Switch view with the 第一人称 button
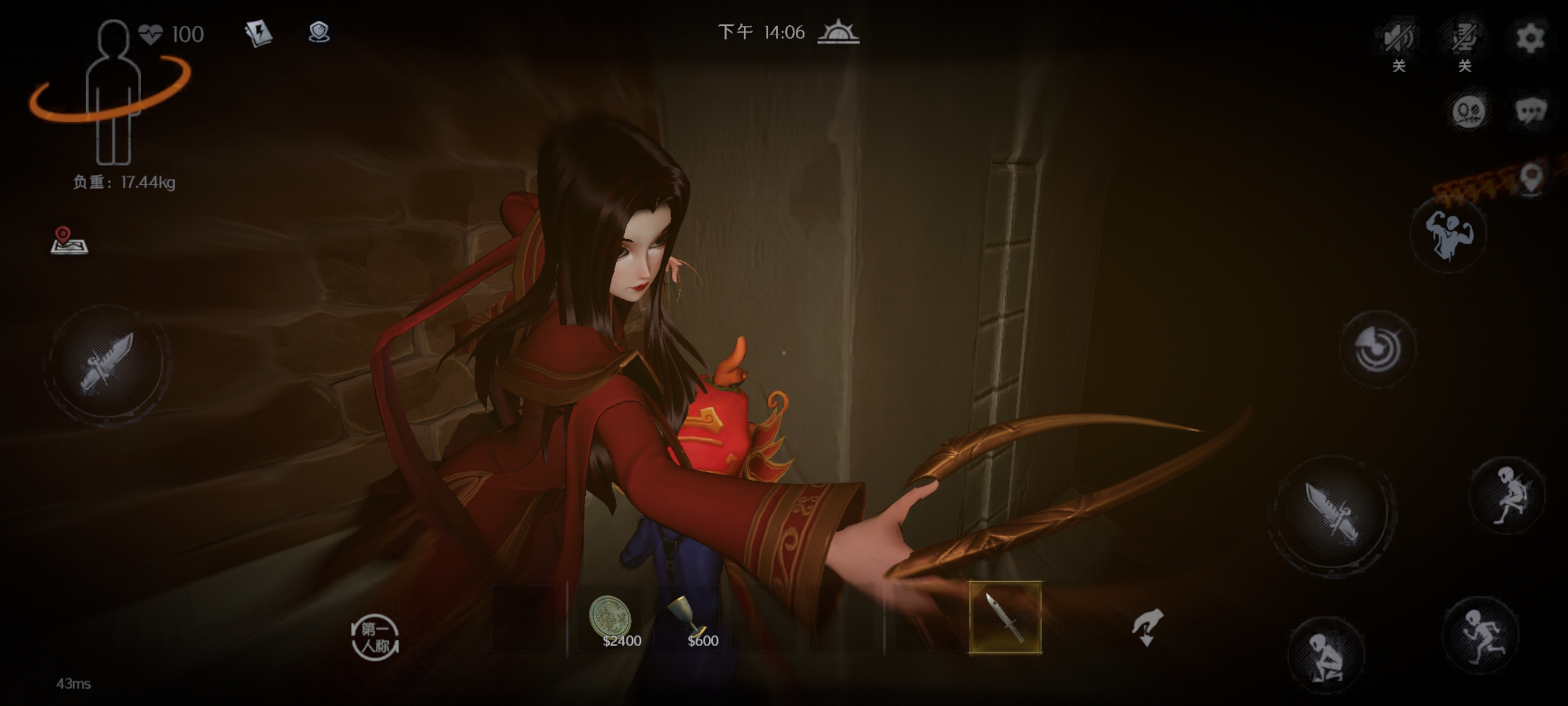 [x=375, y=637]
